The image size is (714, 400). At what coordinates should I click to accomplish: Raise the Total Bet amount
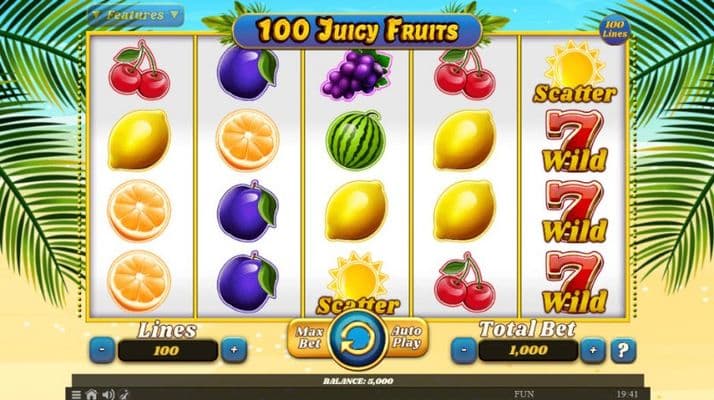point(593,351)
